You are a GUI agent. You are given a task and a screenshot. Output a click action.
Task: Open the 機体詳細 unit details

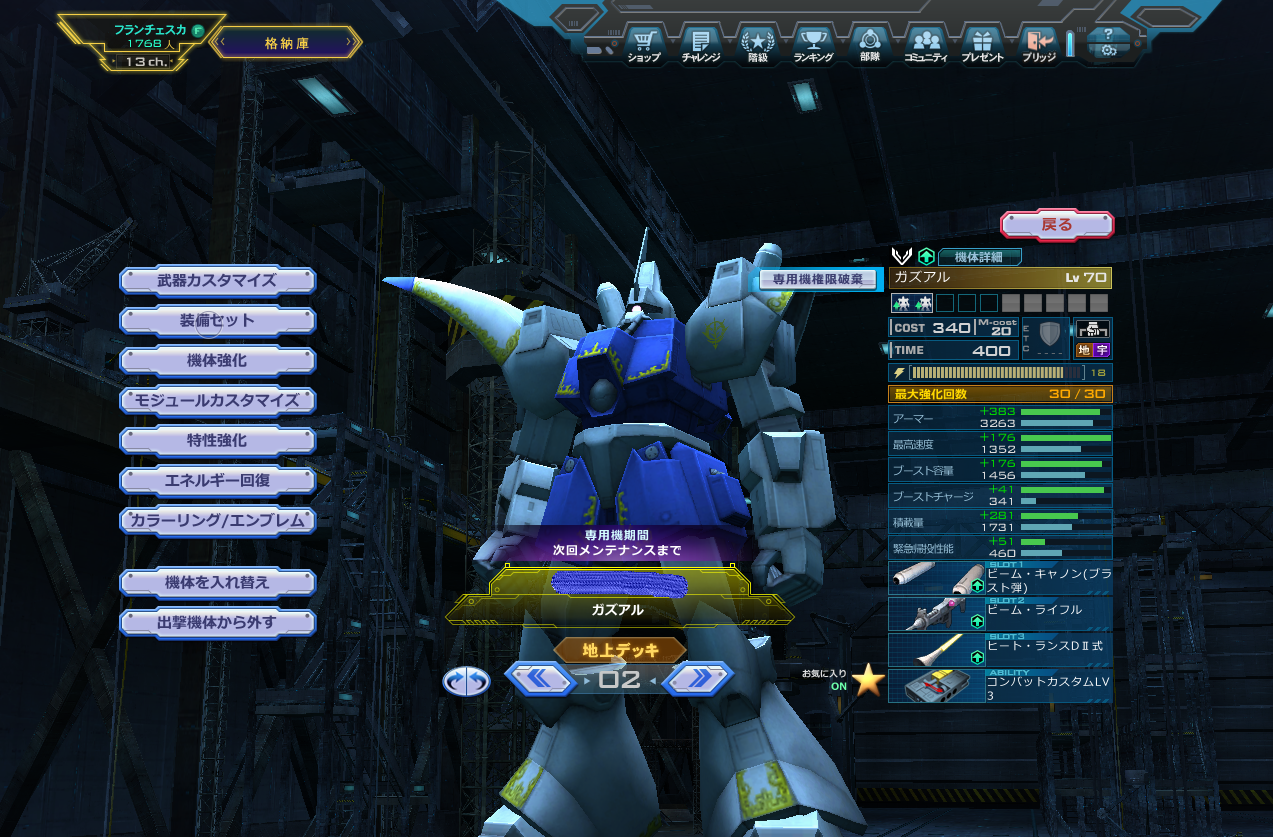pyautogui.click(x=979, y=256)
